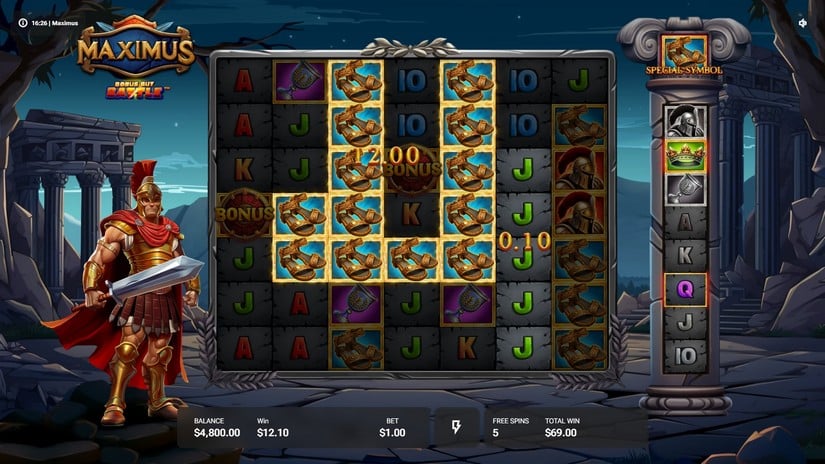Toggle the sound speaker icon
This screenshot has width=825, height=464.
(803, 22)
